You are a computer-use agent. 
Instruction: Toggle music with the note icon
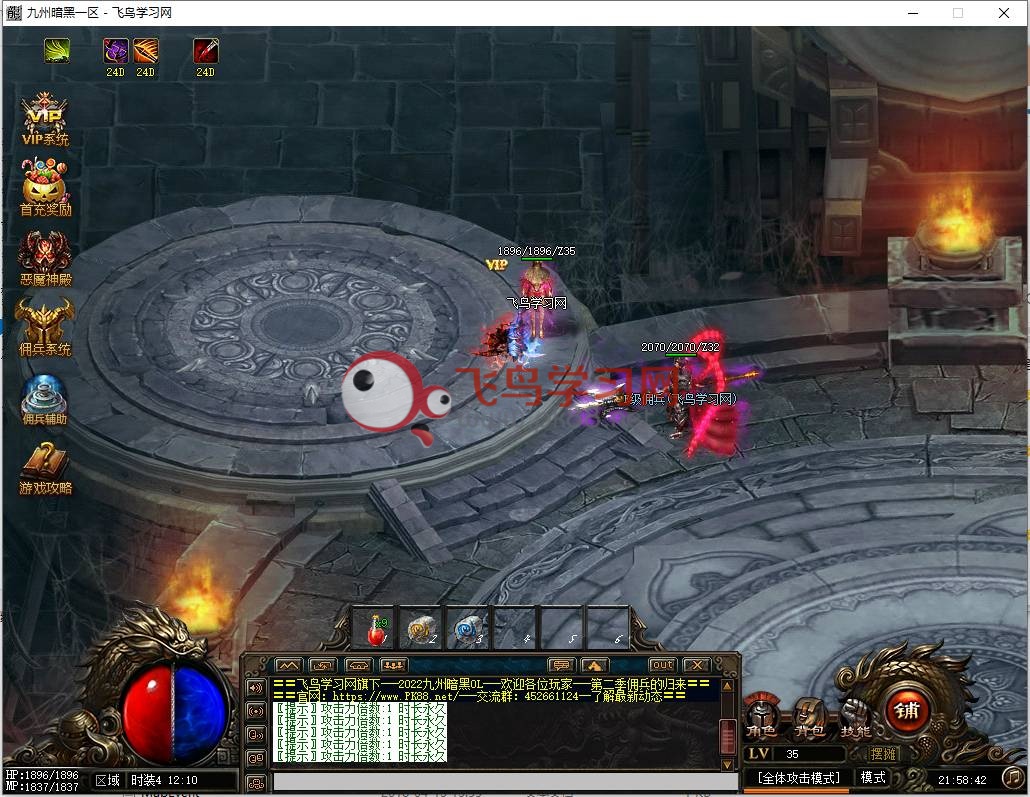pos(1011,777)
